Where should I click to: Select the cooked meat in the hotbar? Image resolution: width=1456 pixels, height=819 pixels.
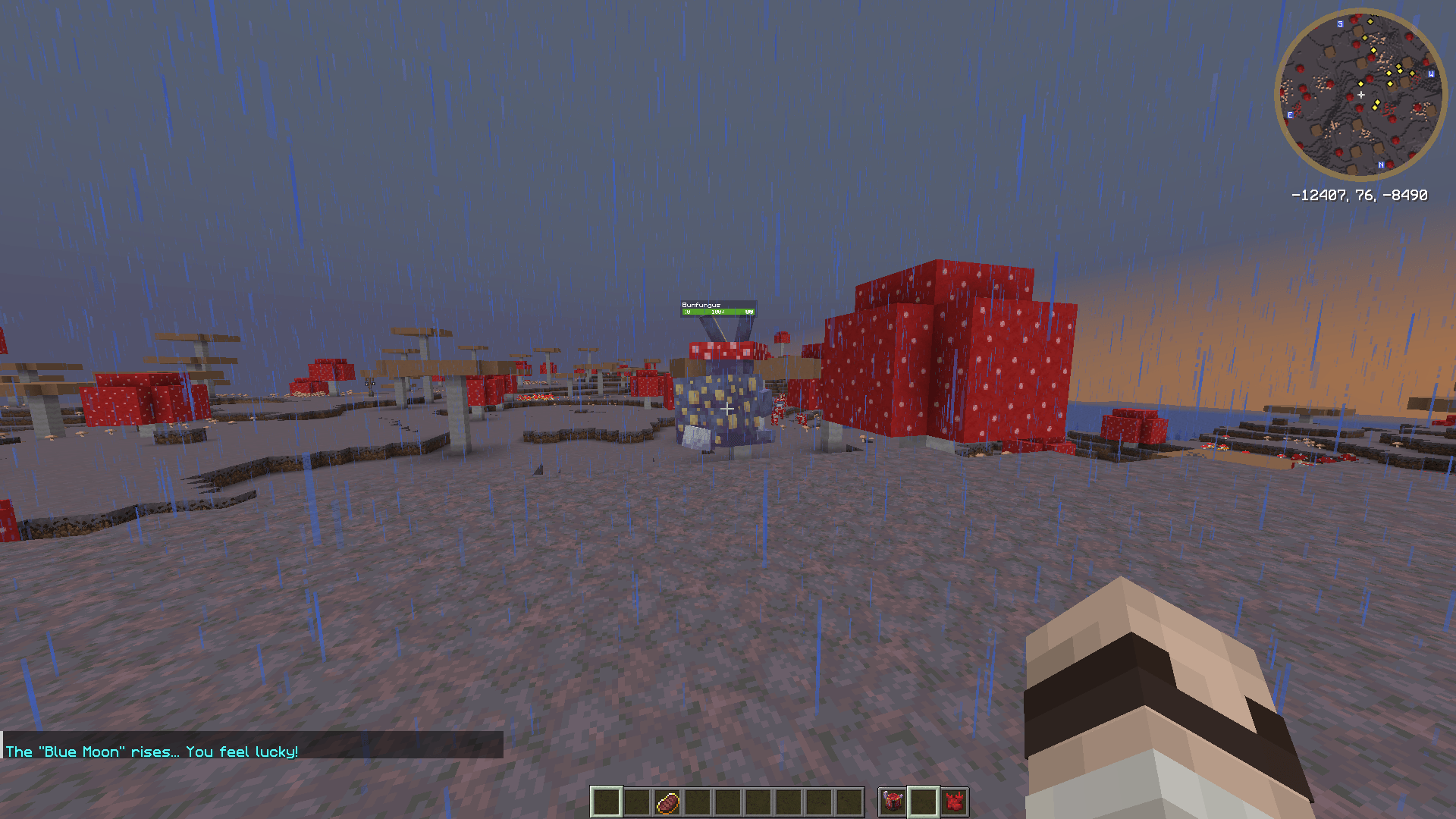pos(669,802)
